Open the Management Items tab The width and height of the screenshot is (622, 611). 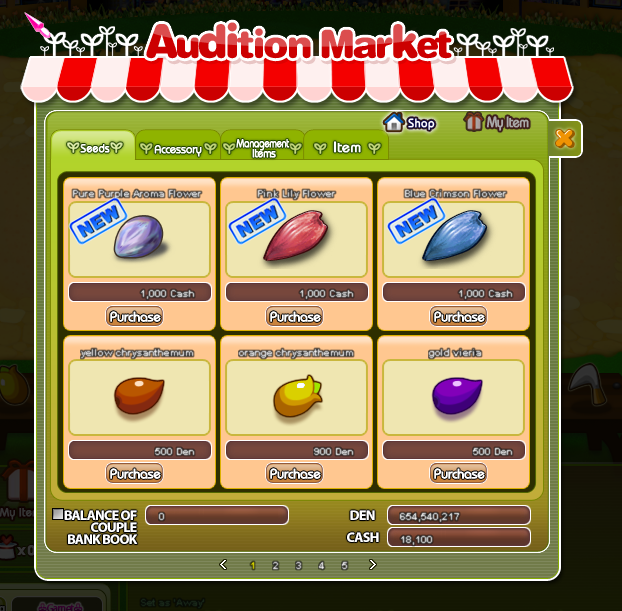tap(262, 148)
